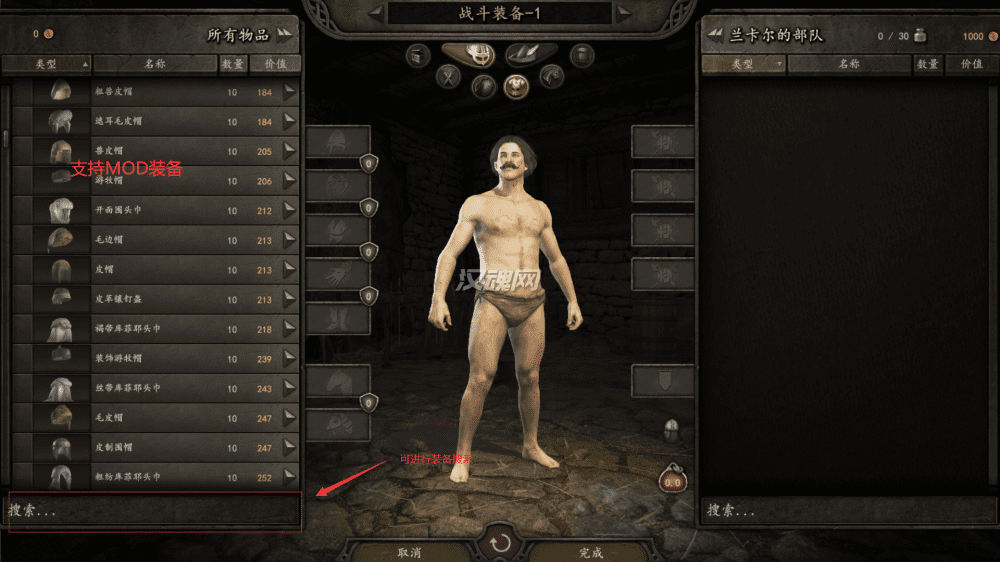The width and height of the screenshot is (1000, 562).
Task: Filter items by crossed swords weapons icon
Action: 451,75
